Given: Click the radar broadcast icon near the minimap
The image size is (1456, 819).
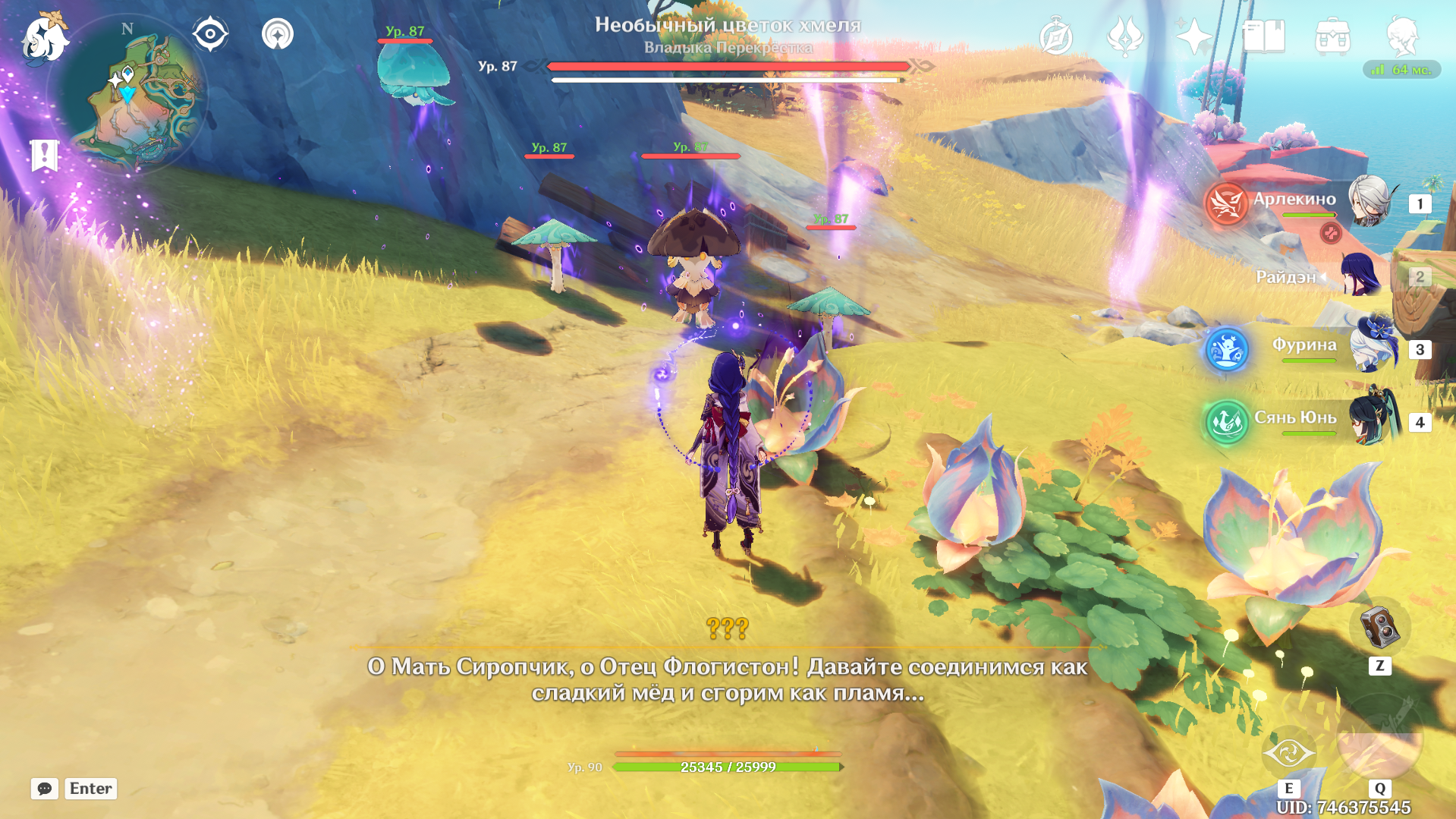Looking at the screenshot, I should [x=278, y=33].
